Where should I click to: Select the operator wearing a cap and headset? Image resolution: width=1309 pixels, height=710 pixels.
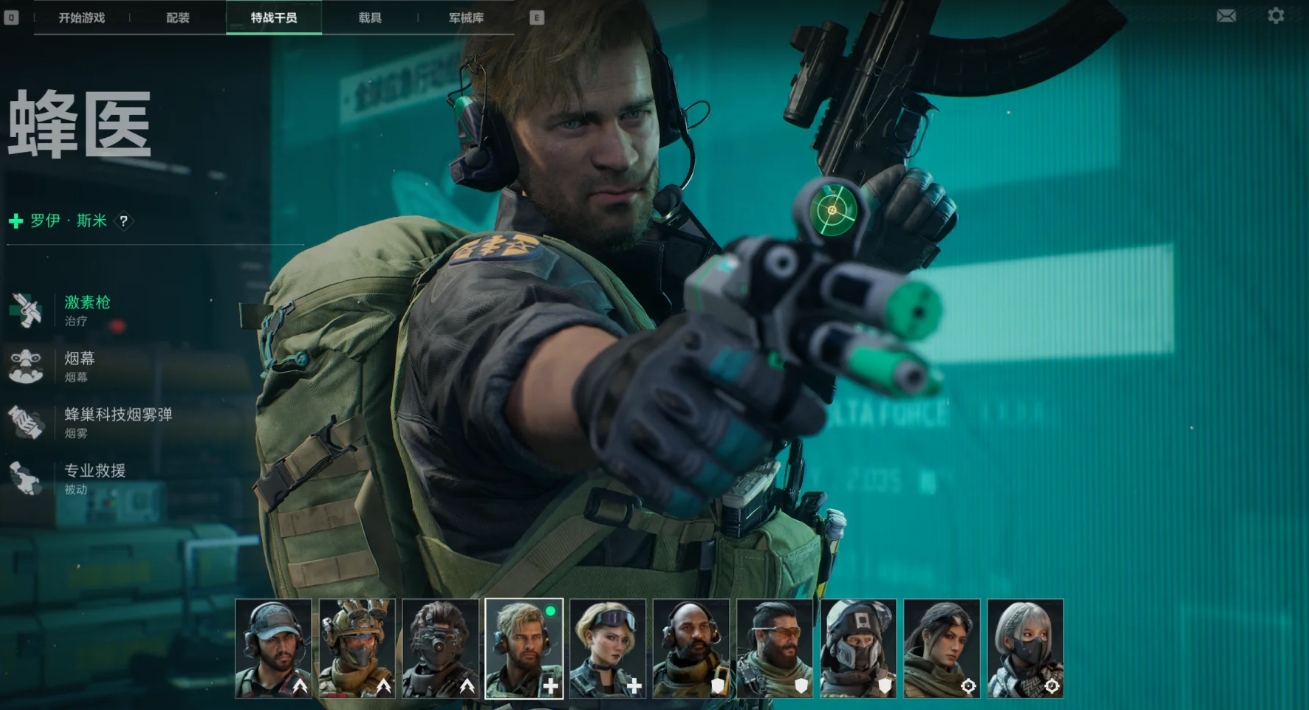click(273, 648)
